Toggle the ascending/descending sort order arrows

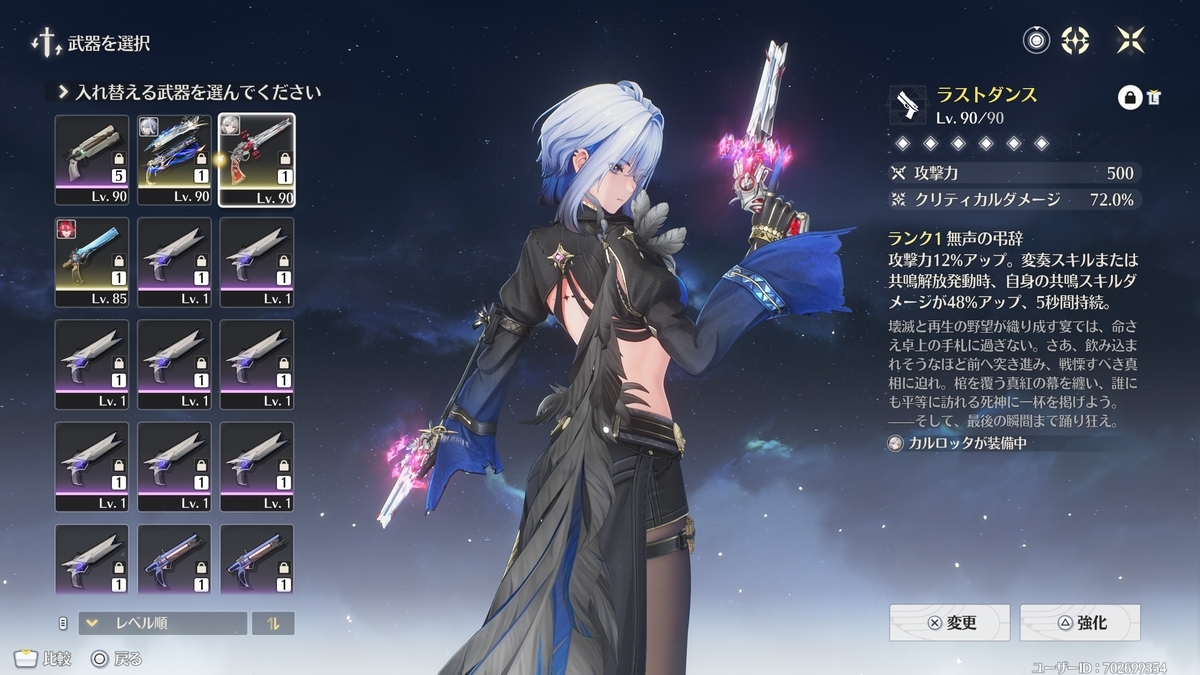tap(272, 623)
